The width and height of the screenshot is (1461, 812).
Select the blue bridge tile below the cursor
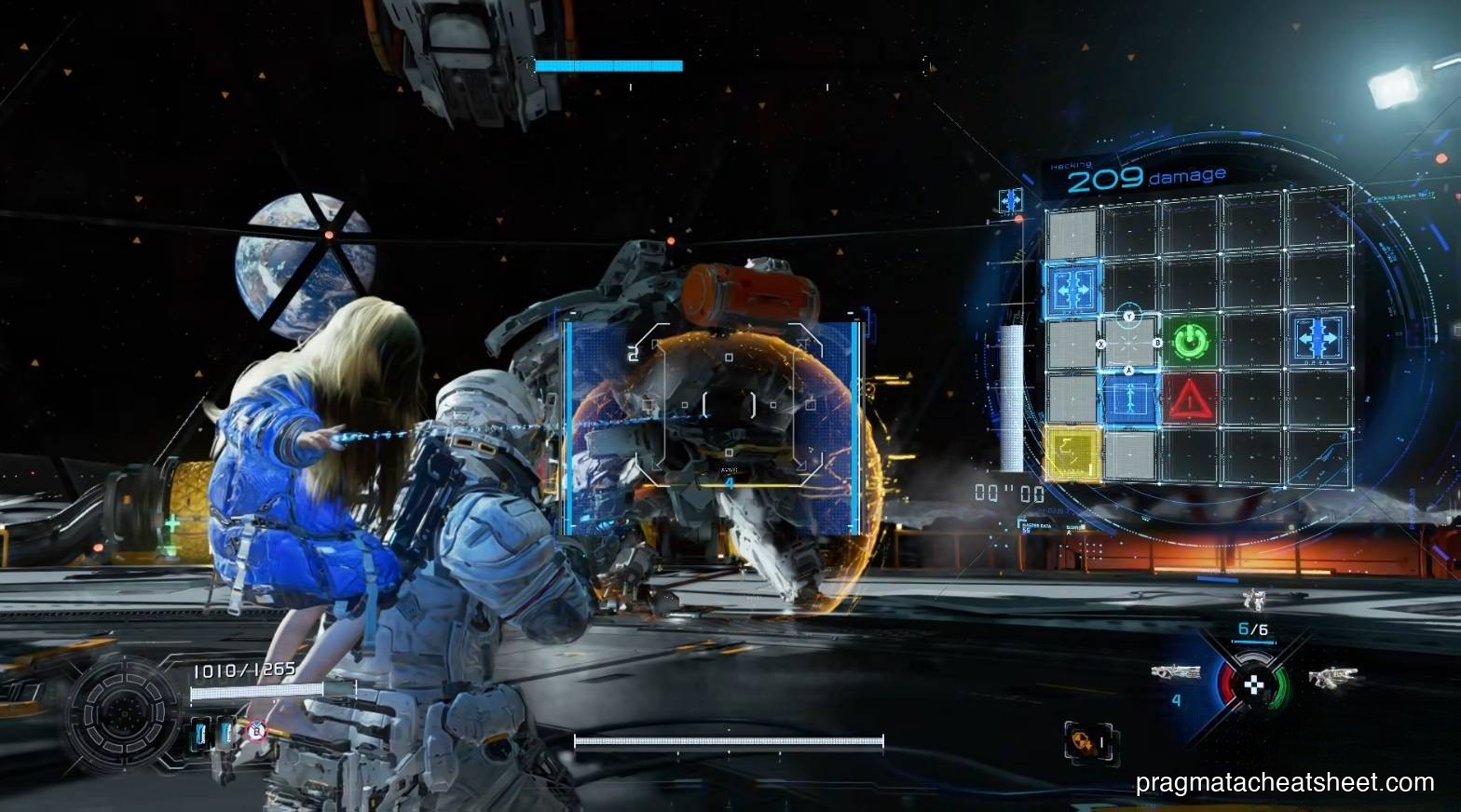[1128, 400]
